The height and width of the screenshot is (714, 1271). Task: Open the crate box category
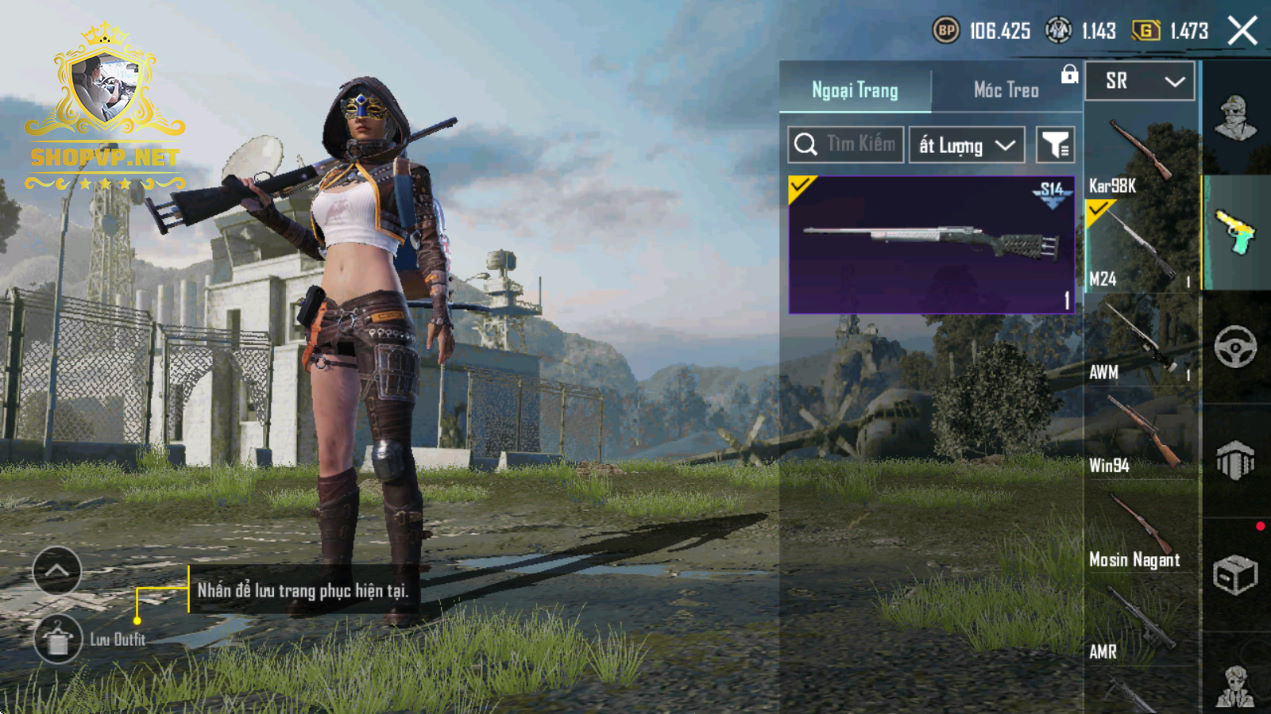point(1236,575)
